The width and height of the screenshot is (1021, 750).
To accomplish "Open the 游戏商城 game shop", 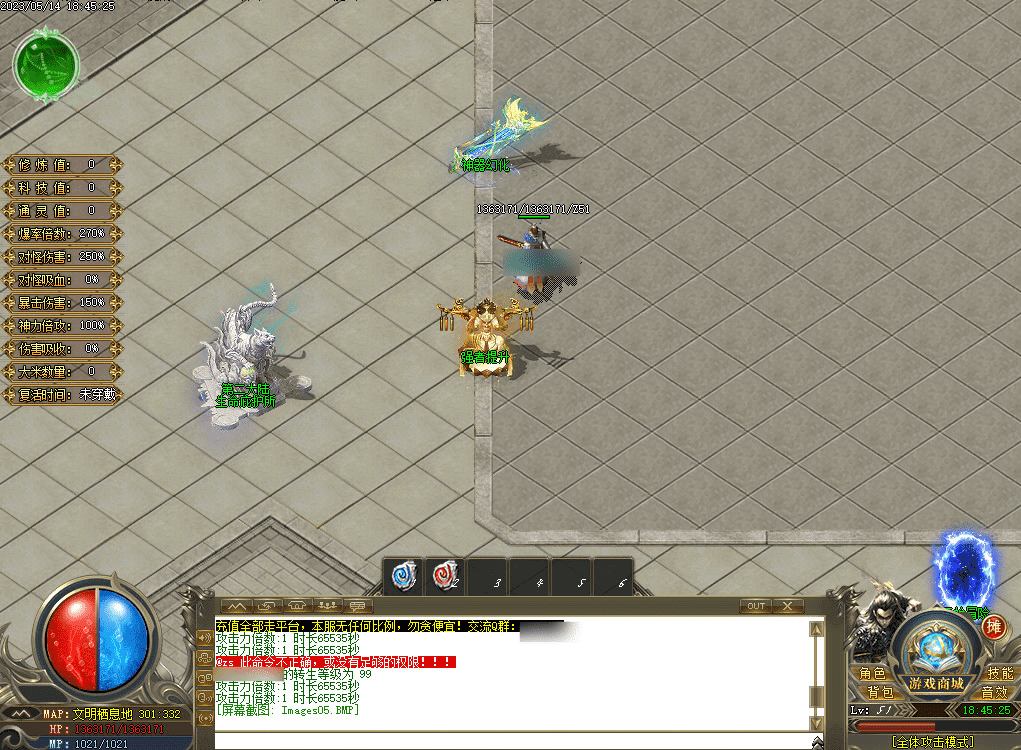I will point(937,683).
